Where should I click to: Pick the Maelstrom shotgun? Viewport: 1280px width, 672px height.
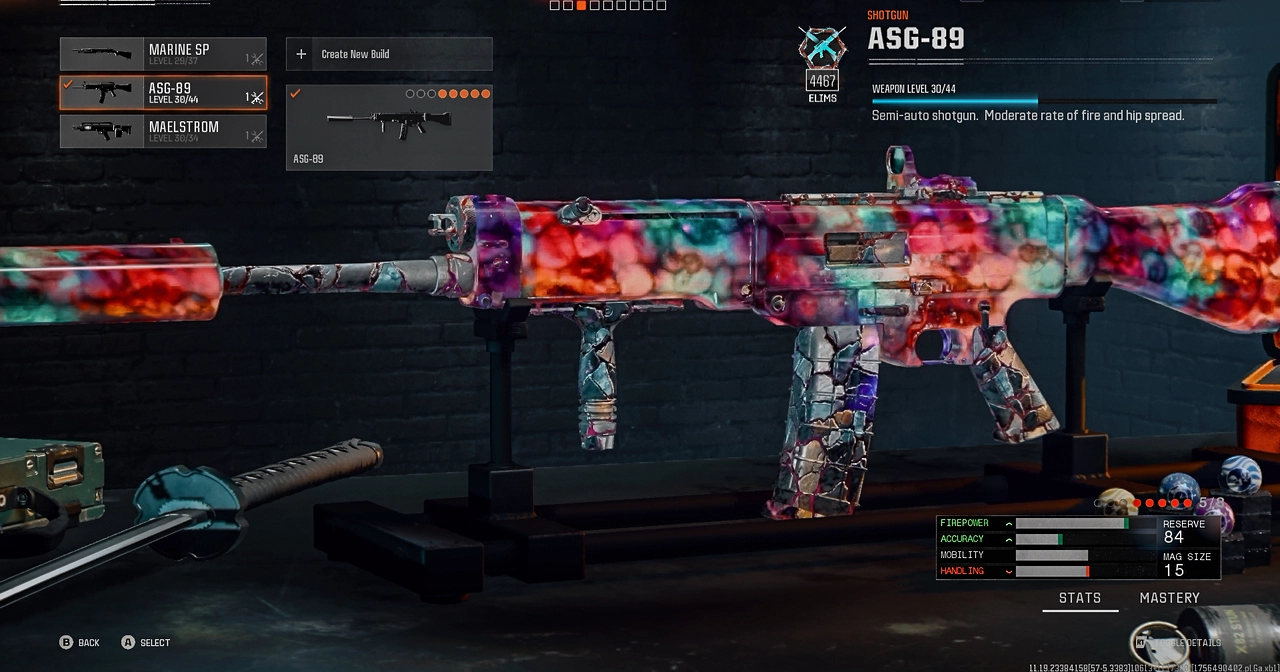tap(163, 131)
